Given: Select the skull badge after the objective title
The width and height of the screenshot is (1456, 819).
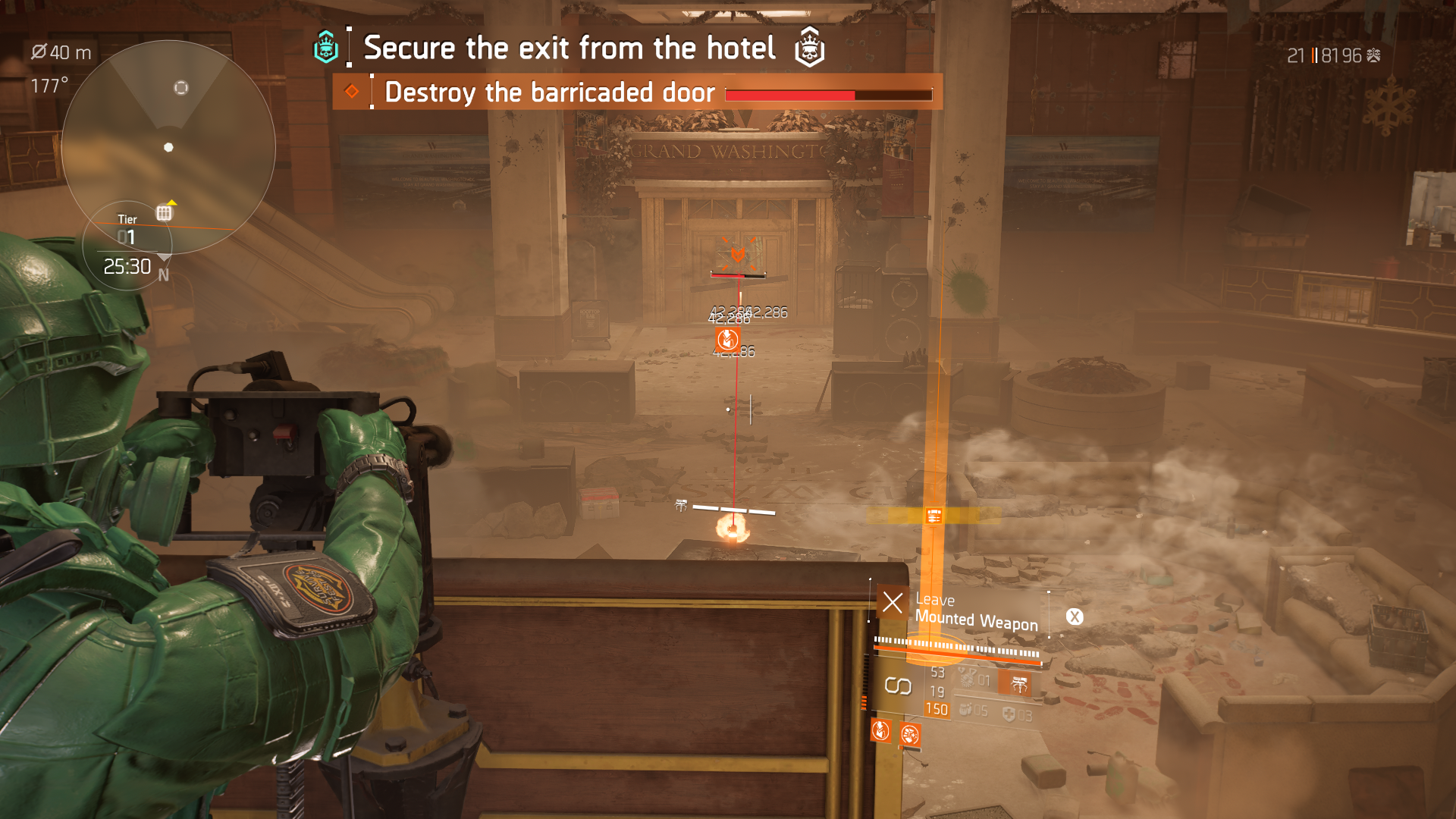Looking at the screenshot, I should [x=809, y=48].
